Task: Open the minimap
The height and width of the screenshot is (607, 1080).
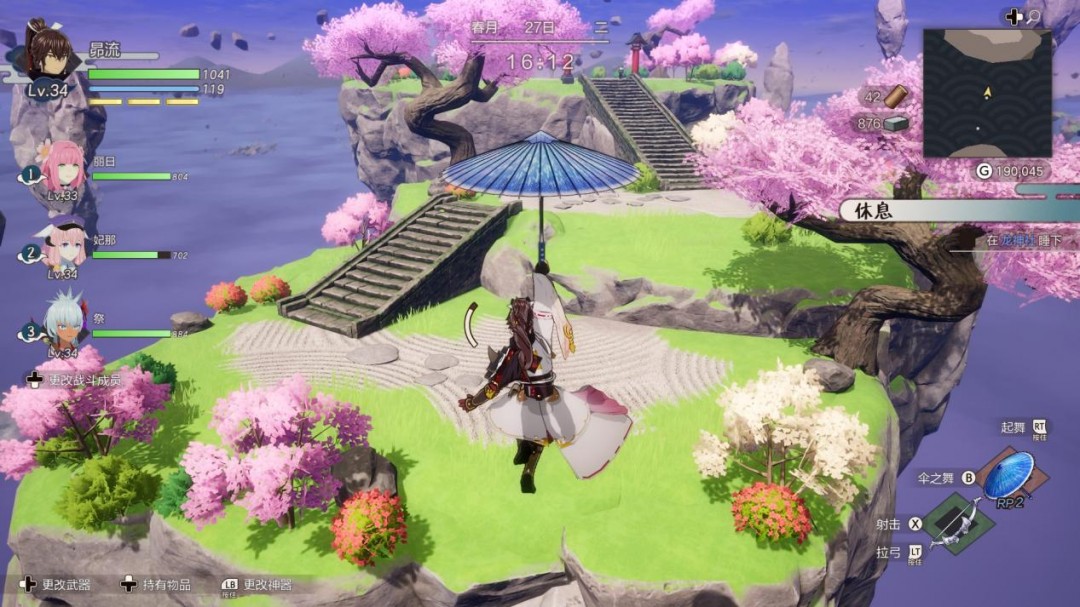Action: point(986,92)
